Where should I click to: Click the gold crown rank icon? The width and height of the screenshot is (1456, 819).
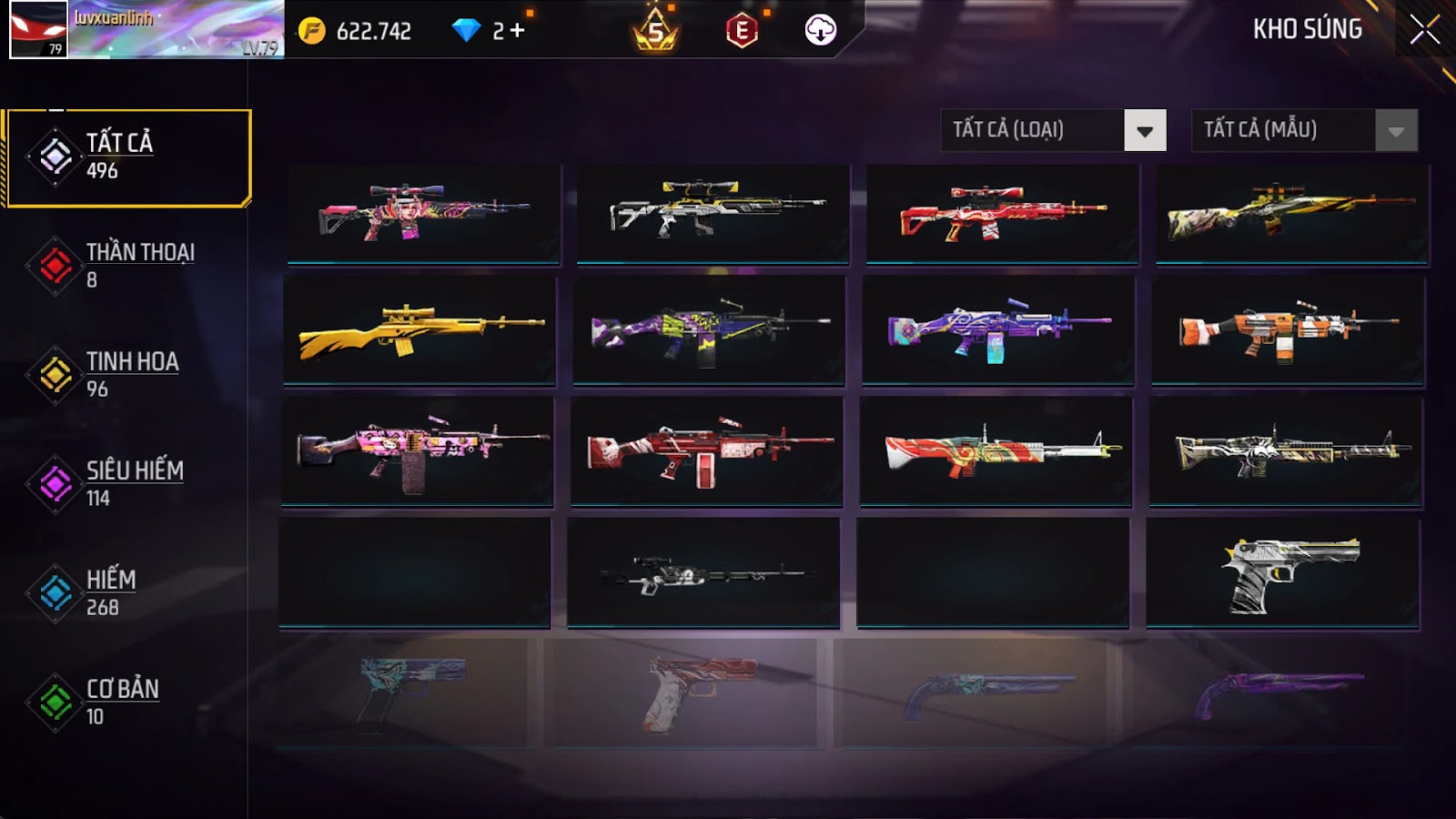tap(655, 31)
